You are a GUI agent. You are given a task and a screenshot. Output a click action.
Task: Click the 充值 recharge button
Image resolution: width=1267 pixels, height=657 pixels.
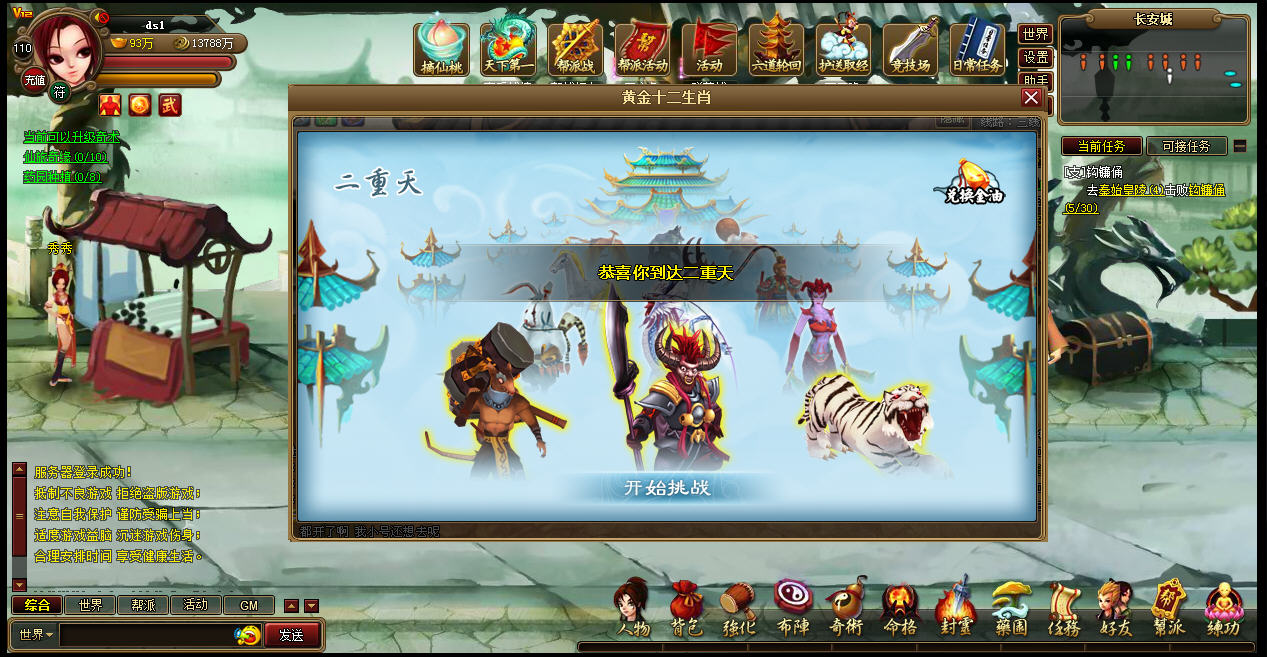pos(34,80)
